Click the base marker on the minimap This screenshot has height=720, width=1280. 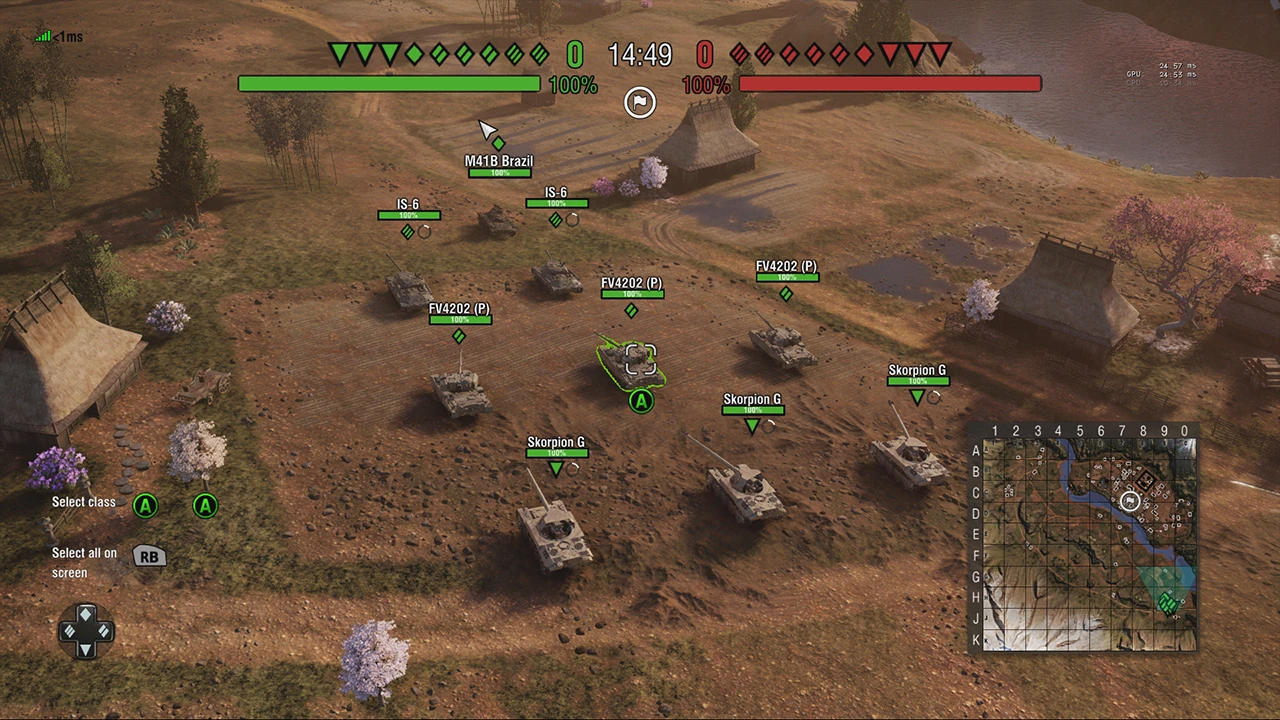click(x=1130, y=501)
